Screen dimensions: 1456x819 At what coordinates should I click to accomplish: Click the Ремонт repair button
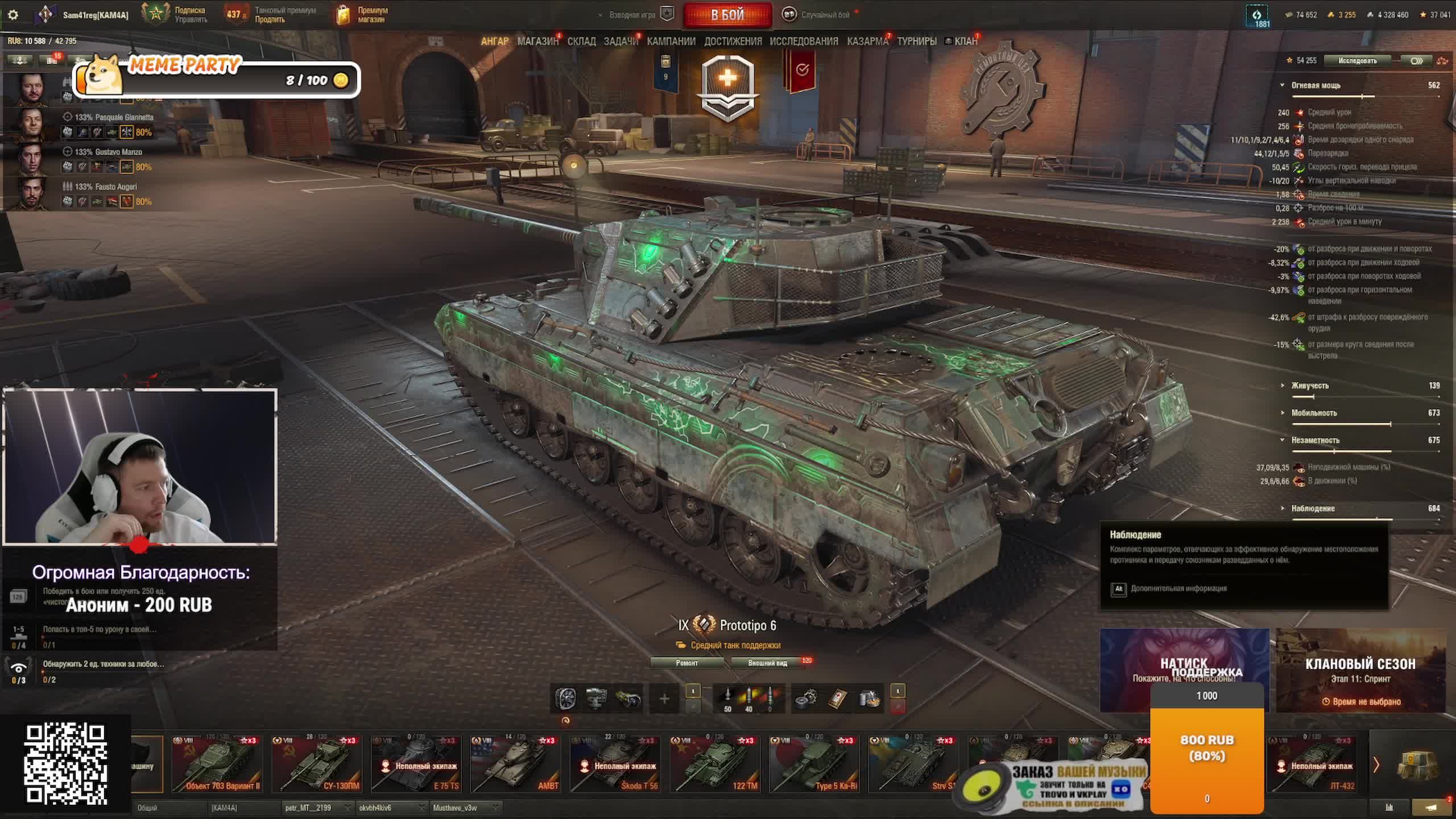pyautogui.click(x=686, y=663)
